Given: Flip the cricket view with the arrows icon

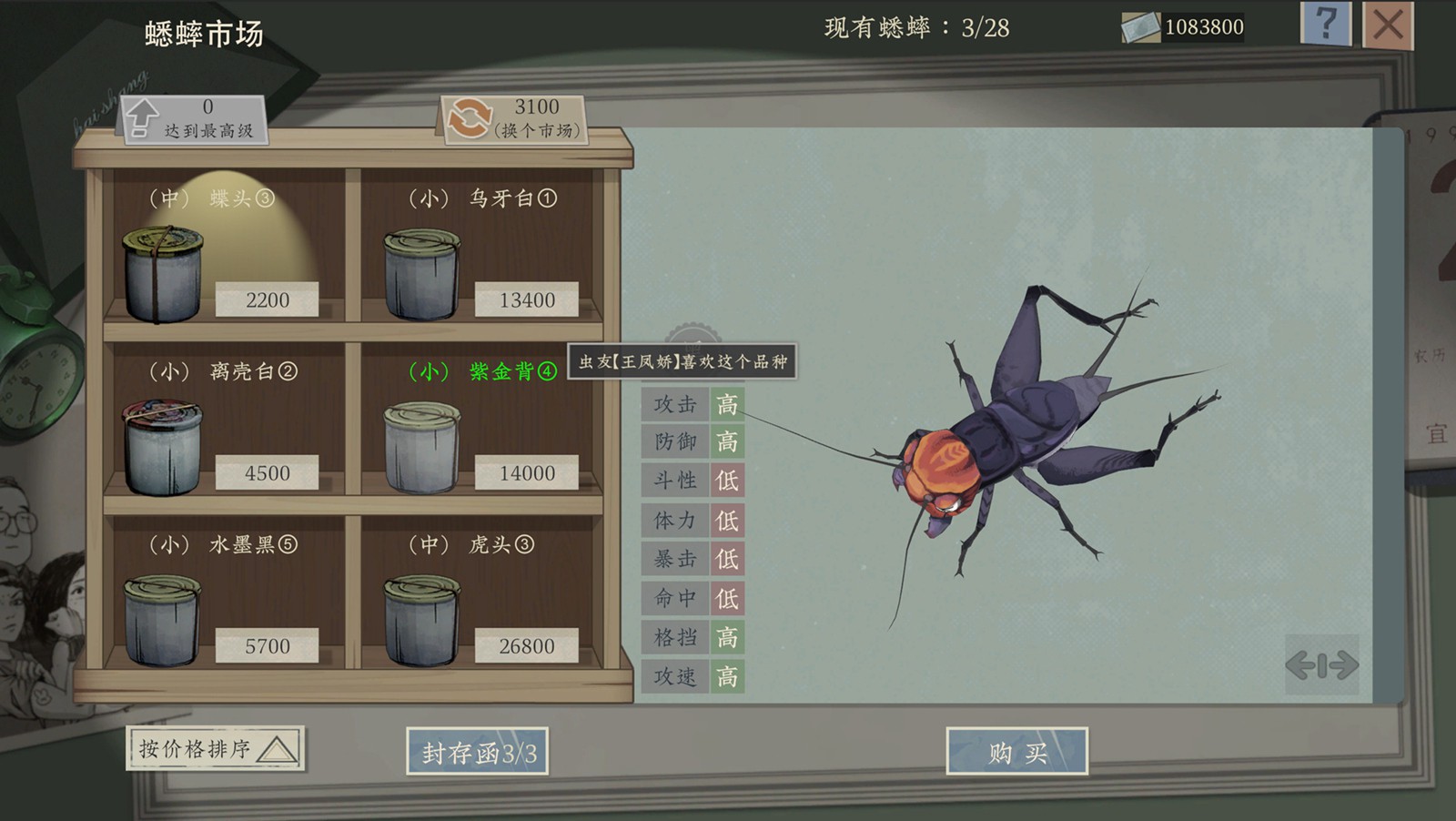Looking at the screenshot, I should tap(1321, 665).
